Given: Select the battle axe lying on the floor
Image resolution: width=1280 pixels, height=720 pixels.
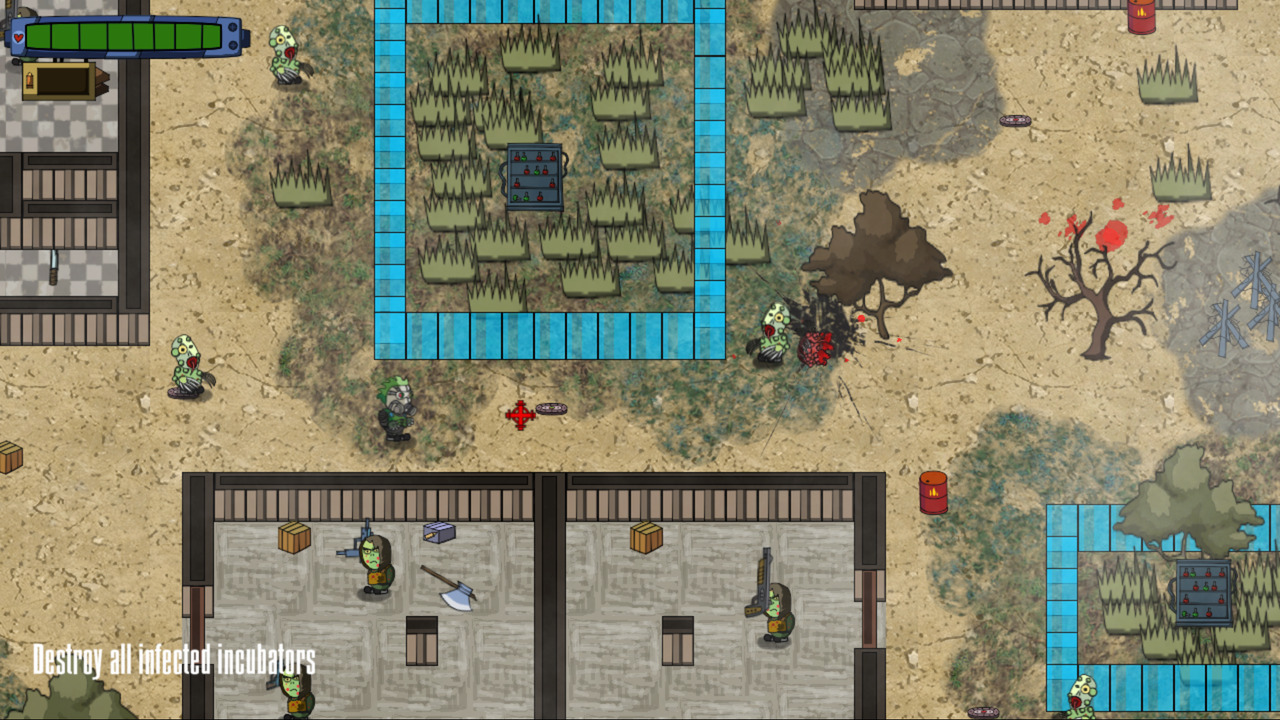Looking at the screenshot, I should pyautogui.click(x=451, y=592).
